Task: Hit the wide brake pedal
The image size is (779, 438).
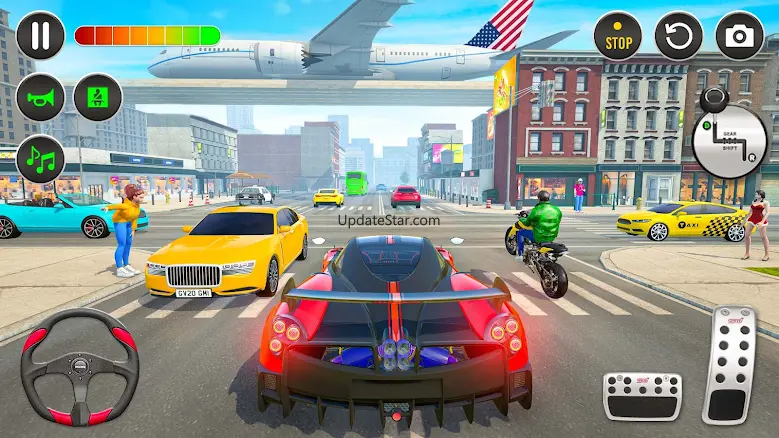Action: click(642, 396)
